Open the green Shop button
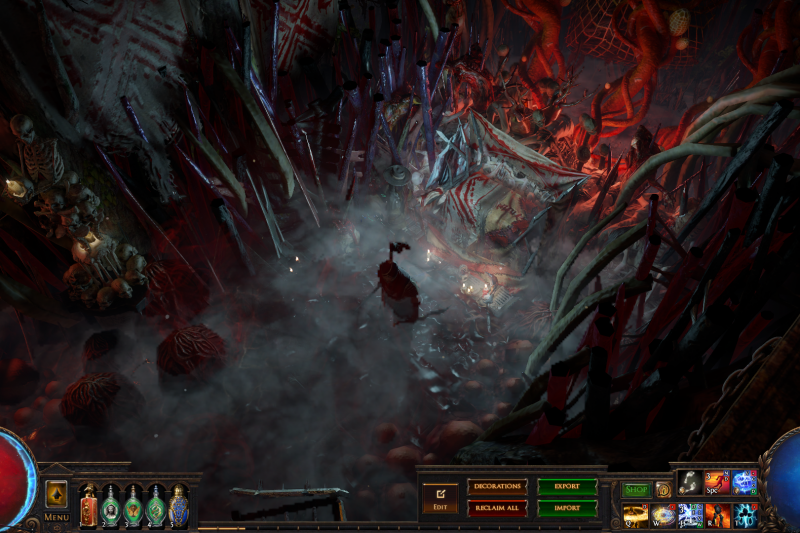The height and width of the screenshot is (533, 800). tap(636, 490)
